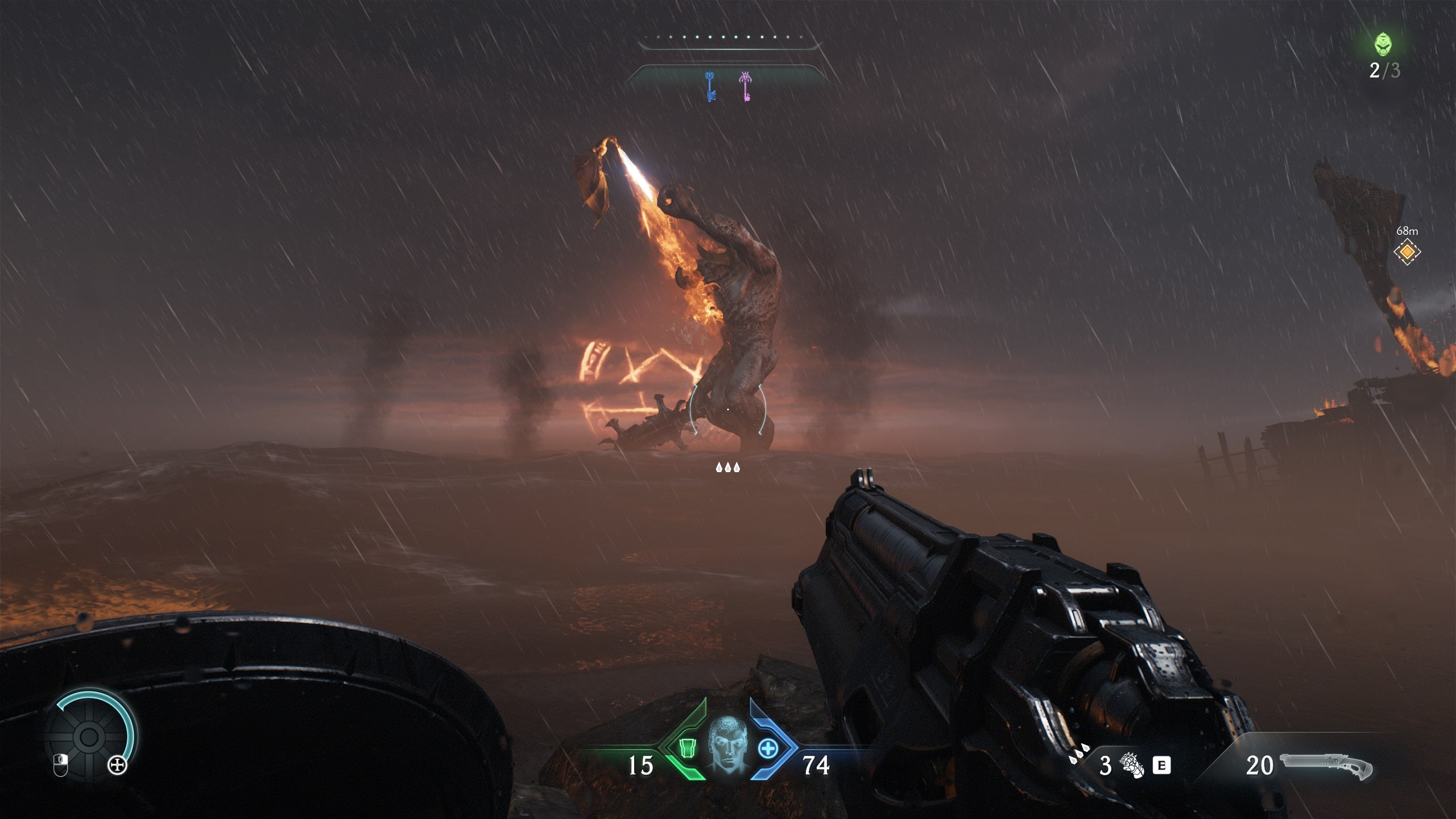Click the blue key icon

[x=709, y=87]
